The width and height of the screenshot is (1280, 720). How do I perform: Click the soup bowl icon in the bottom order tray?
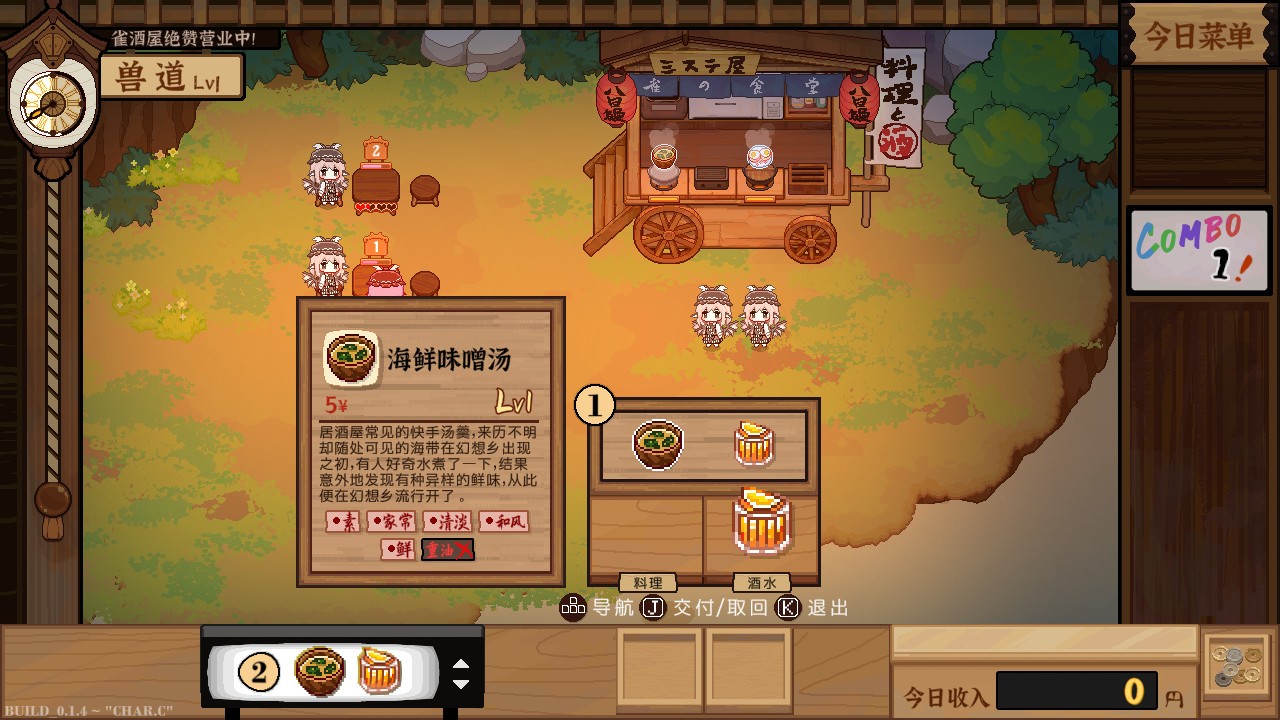[x=321, y=671]
